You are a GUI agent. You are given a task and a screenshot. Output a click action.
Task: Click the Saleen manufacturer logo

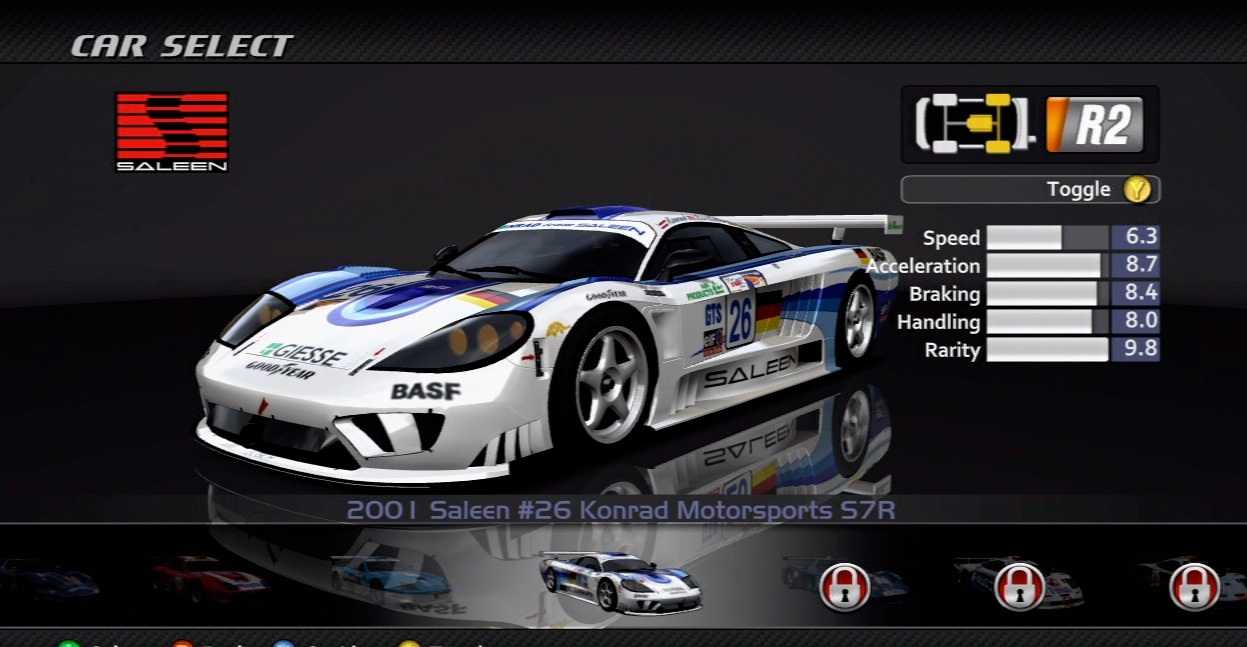[172, 132]
